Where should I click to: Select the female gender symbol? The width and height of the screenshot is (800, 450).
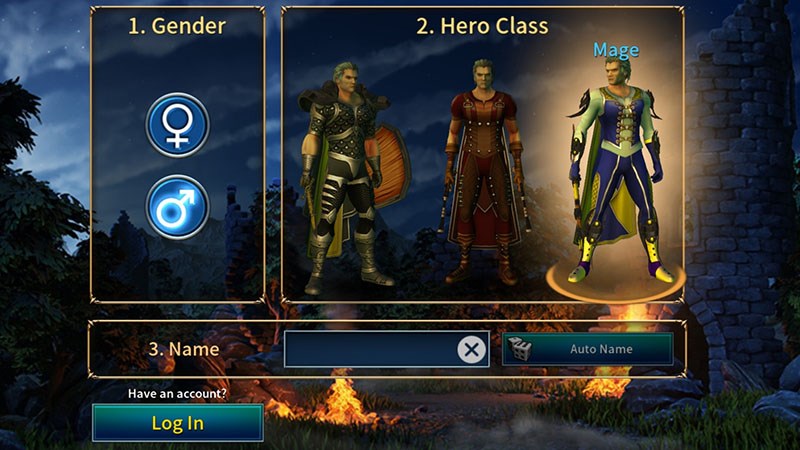tap(177, 125)
